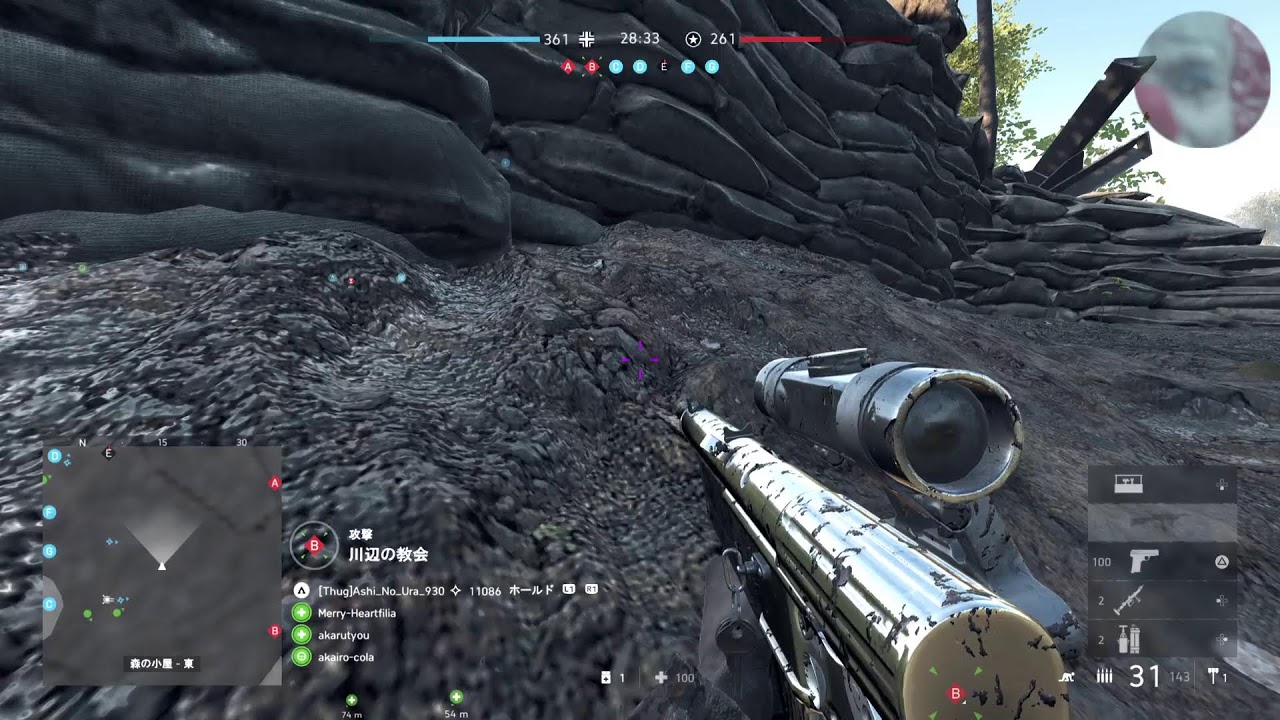Click the attack objective B order icon
This screenshot has height=720, width=1280.
pos(314,545)
